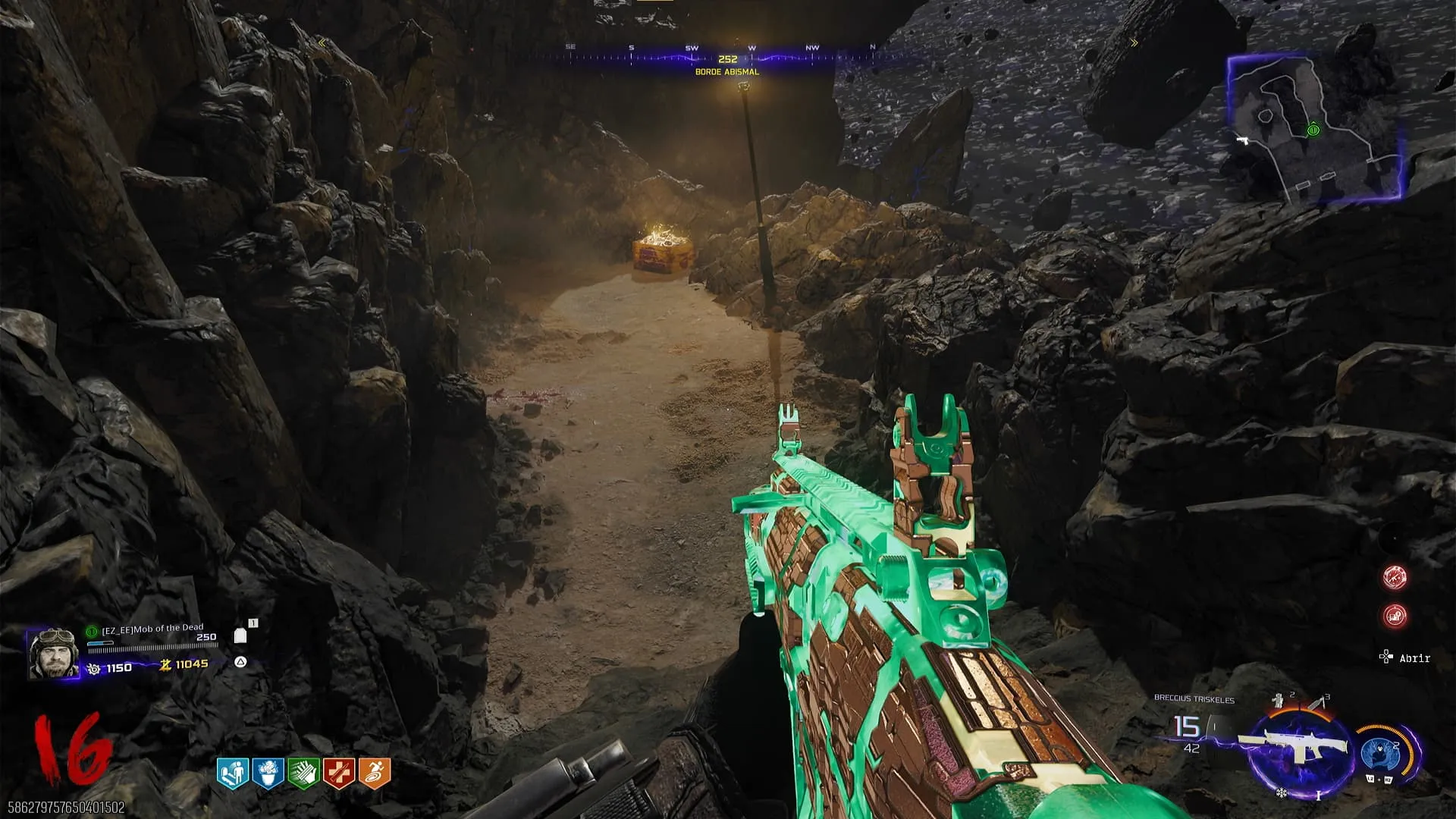This screenshot has width=1456, height=819.
Task: Click the snowflake ammo mod icon
Action: [x=1281, y=793]
